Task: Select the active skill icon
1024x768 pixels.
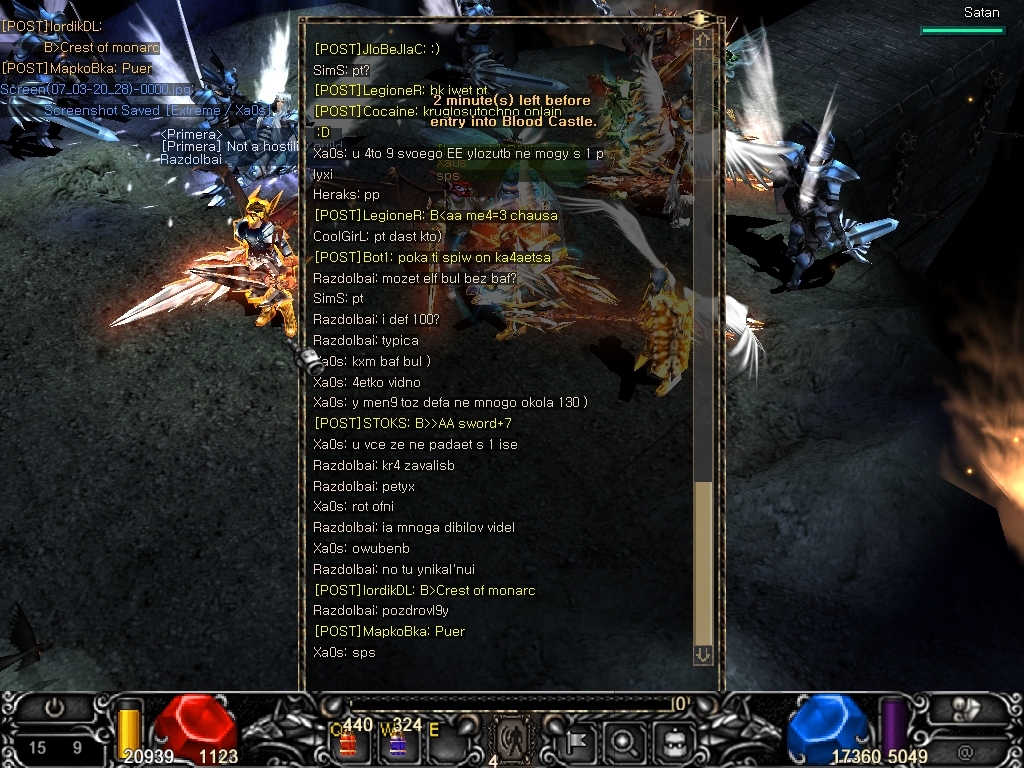Action: pos(513,741)
